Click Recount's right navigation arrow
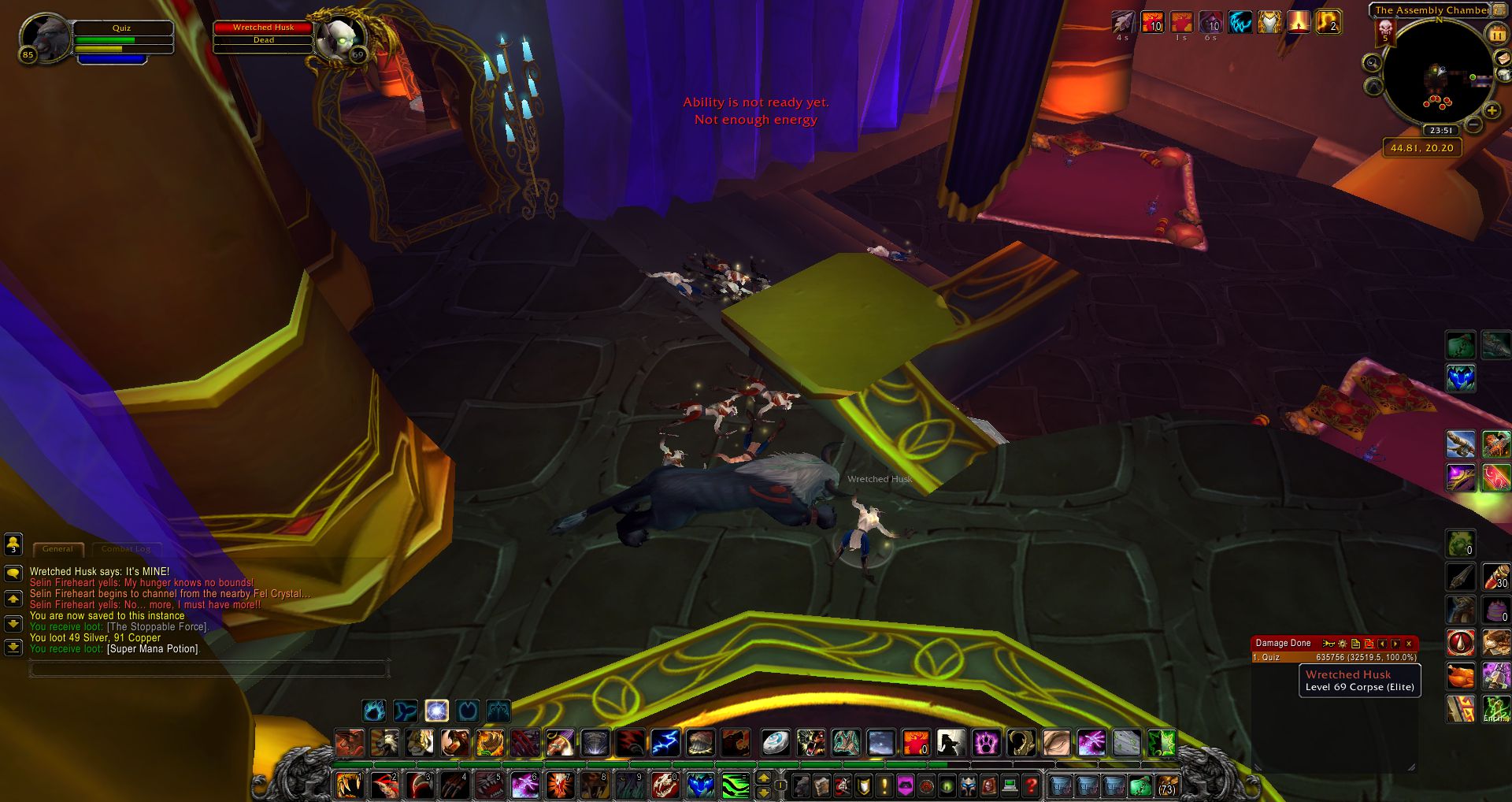Viewport: 1512px width, 802px height. point(1395,644)
